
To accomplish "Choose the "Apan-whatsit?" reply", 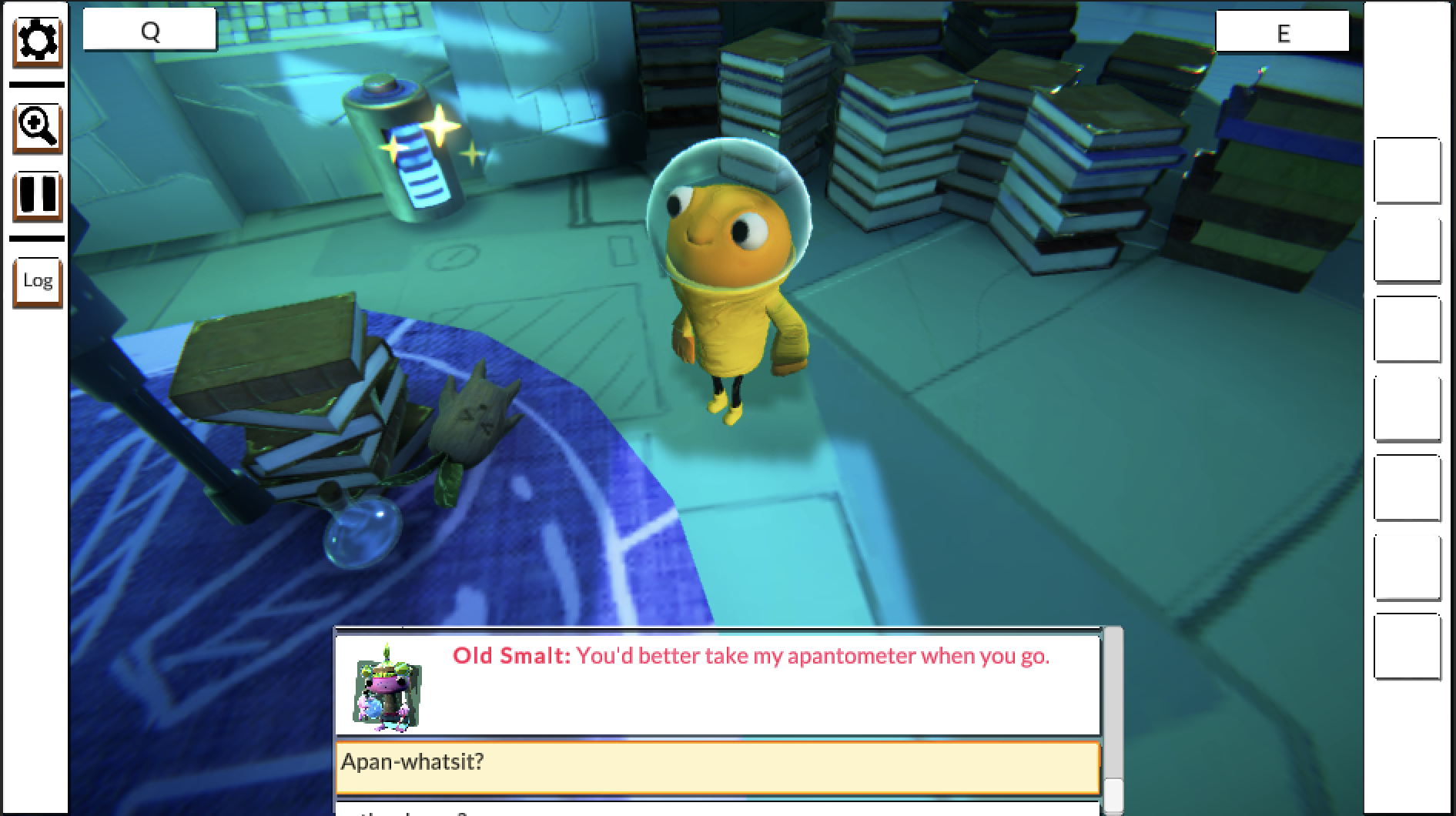I will point(717,767).
